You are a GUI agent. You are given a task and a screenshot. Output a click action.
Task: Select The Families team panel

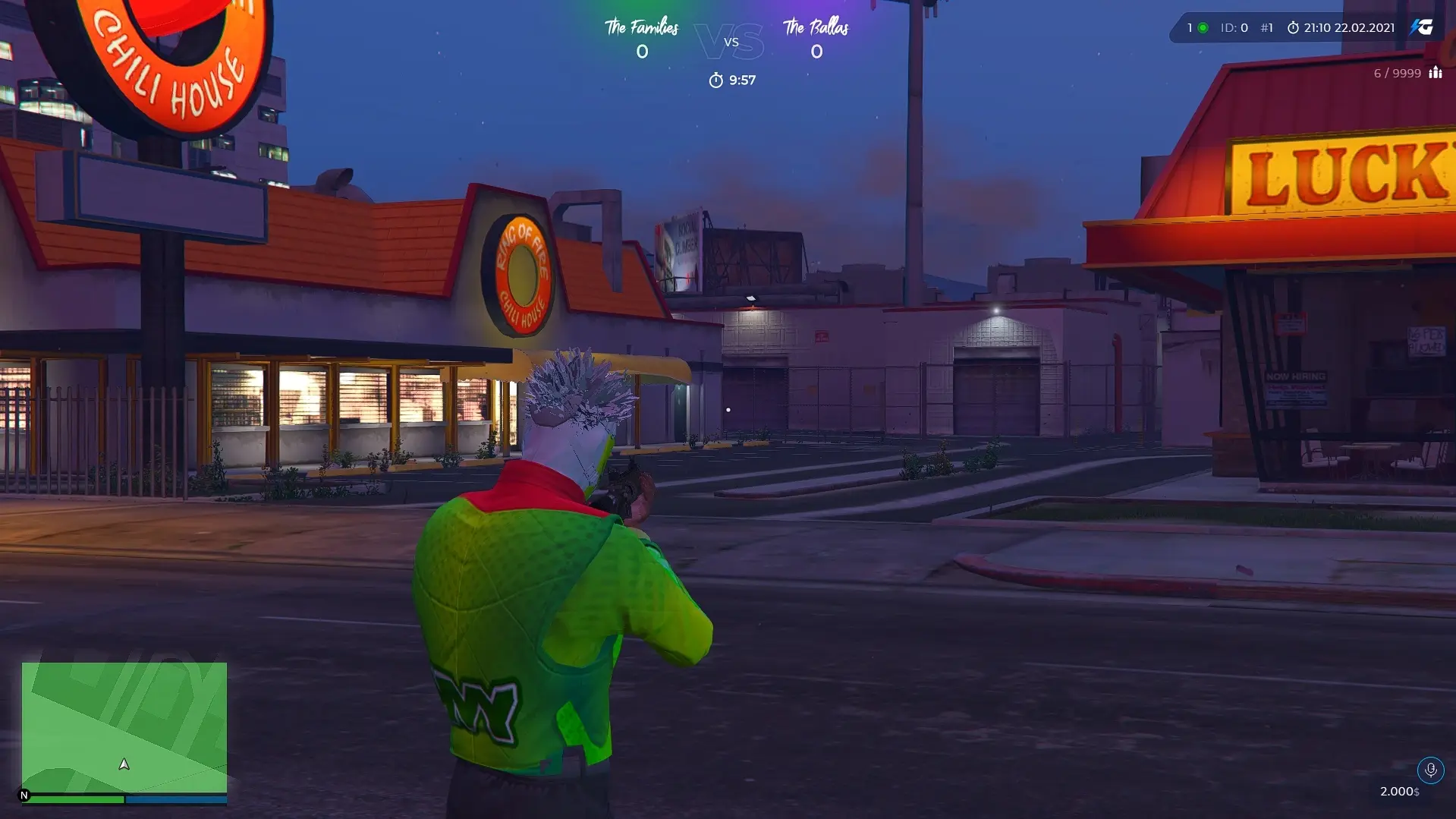point(642,38)
